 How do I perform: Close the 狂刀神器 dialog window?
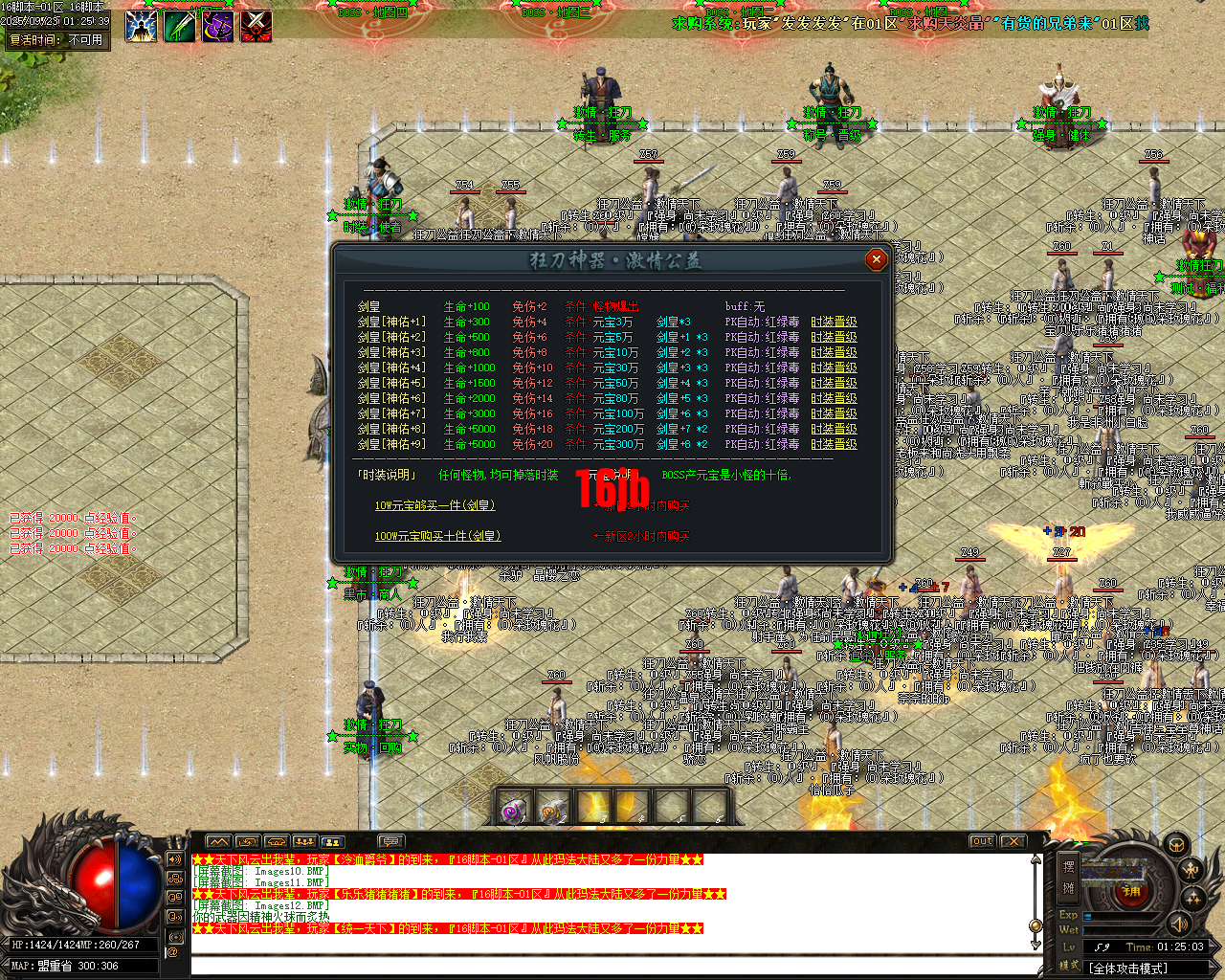875,259
